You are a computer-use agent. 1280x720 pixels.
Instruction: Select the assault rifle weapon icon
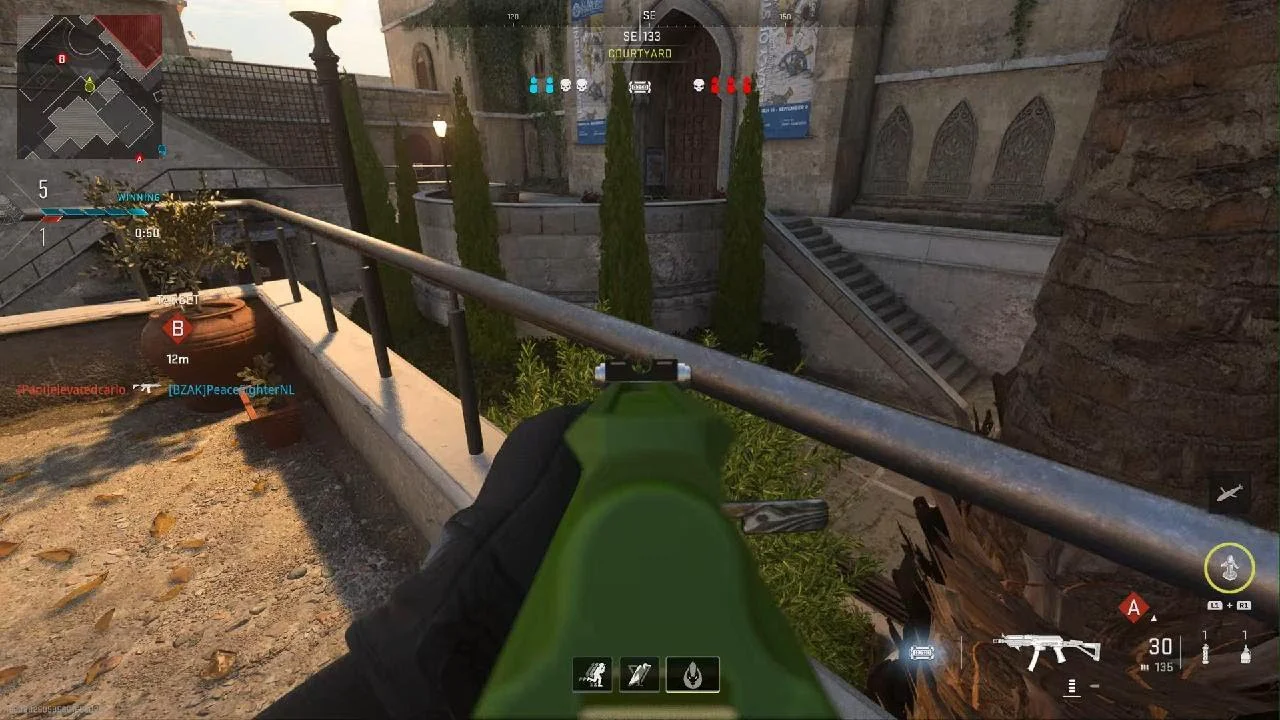1046,650
